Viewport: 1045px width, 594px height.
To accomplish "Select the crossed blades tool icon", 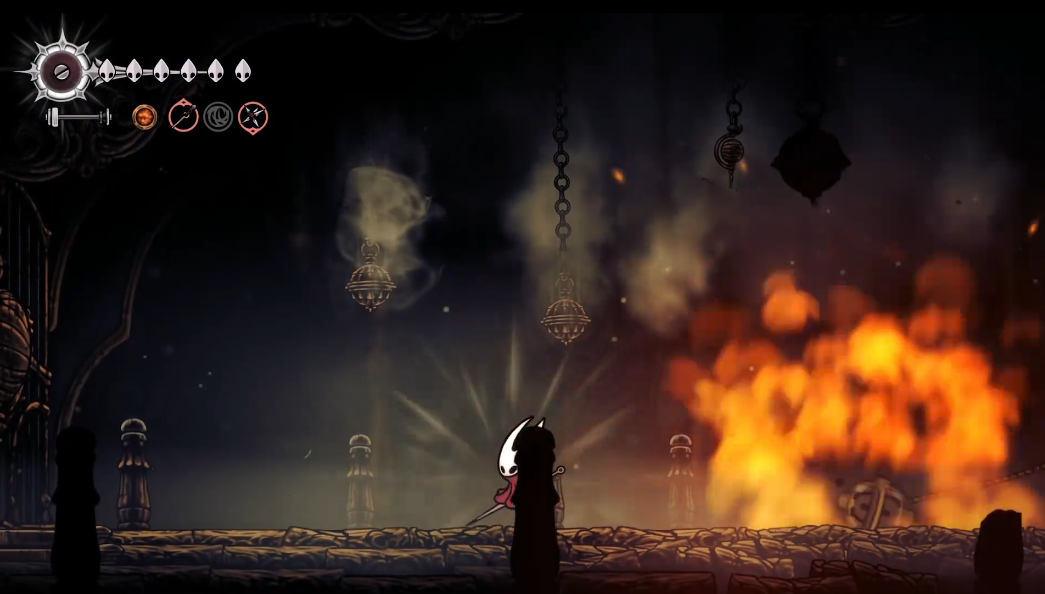I will pyautogui.click(x=253, y=118).
